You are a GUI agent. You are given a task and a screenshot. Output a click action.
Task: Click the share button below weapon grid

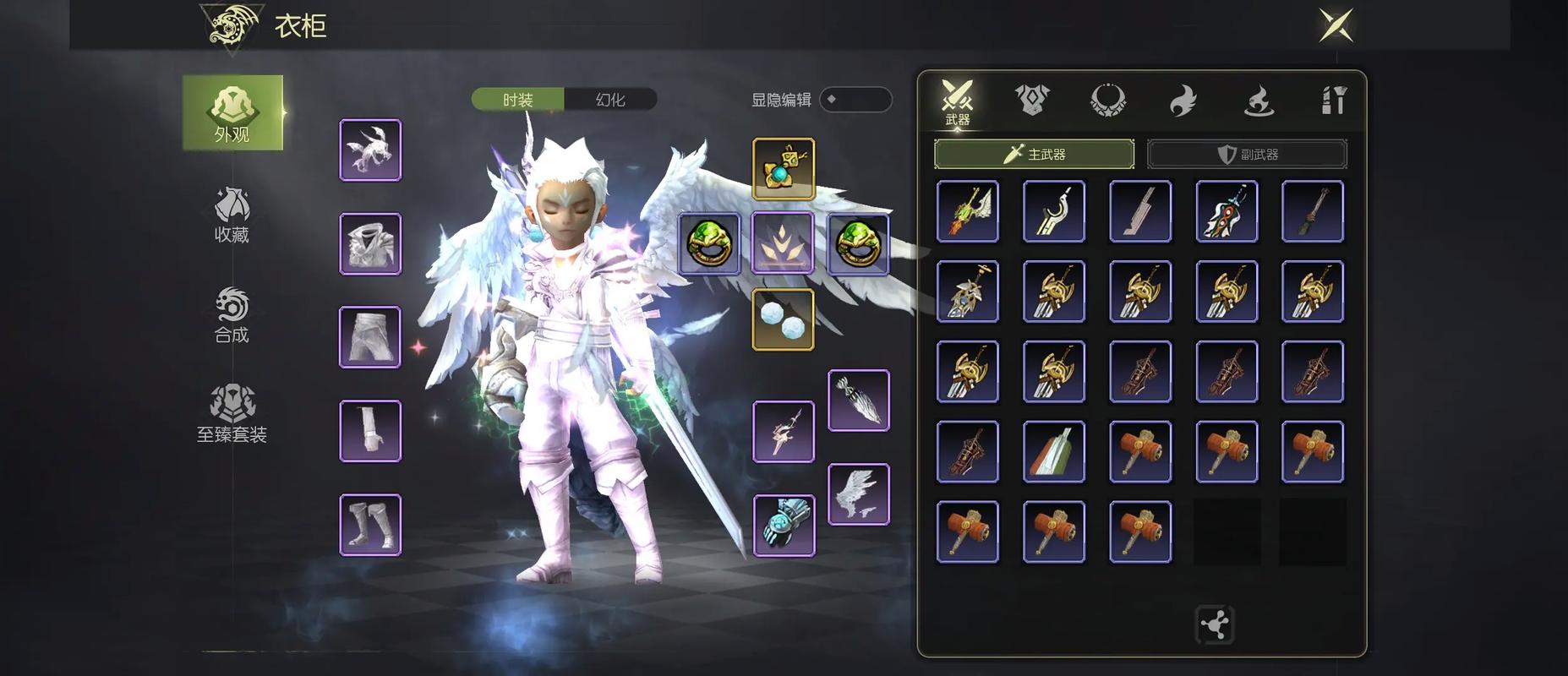[1215, 625]
